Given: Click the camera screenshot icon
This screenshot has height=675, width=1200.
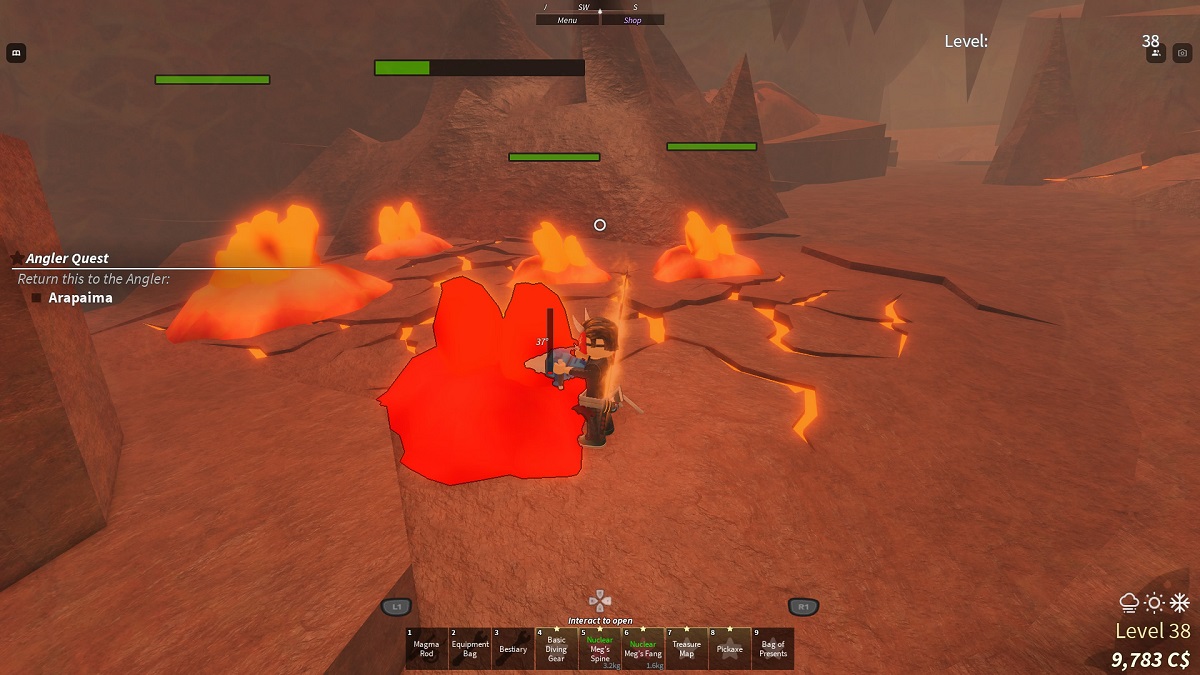Looking at the screenshot, I should coord(1182,53).
